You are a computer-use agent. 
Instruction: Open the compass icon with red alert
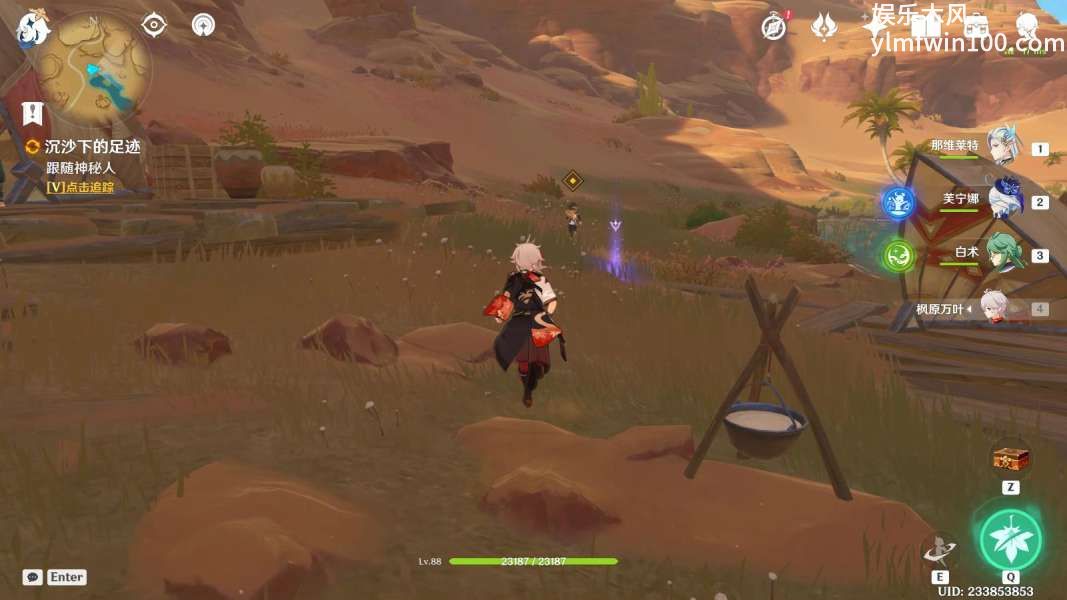pyautogui.click(x=774, y=27)
